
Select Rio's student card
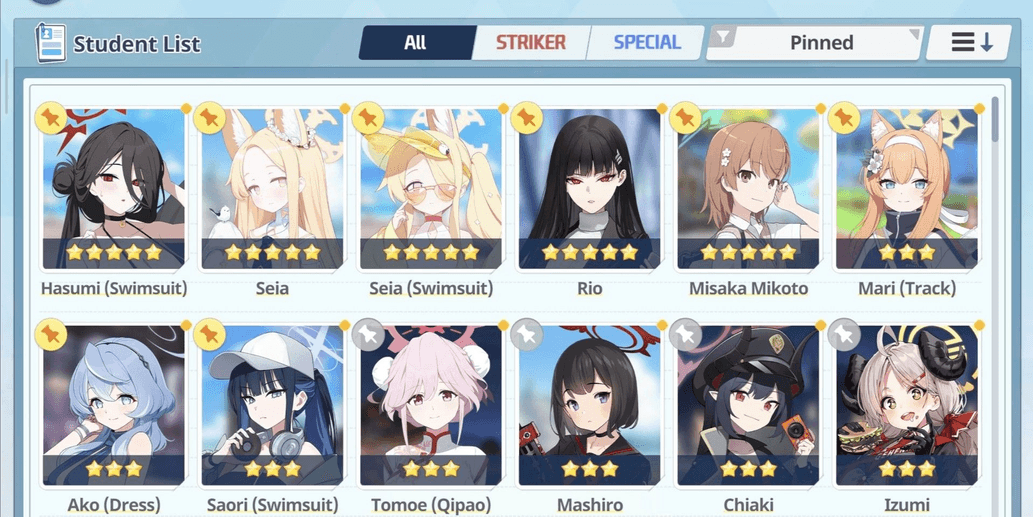tap(589, 190)
